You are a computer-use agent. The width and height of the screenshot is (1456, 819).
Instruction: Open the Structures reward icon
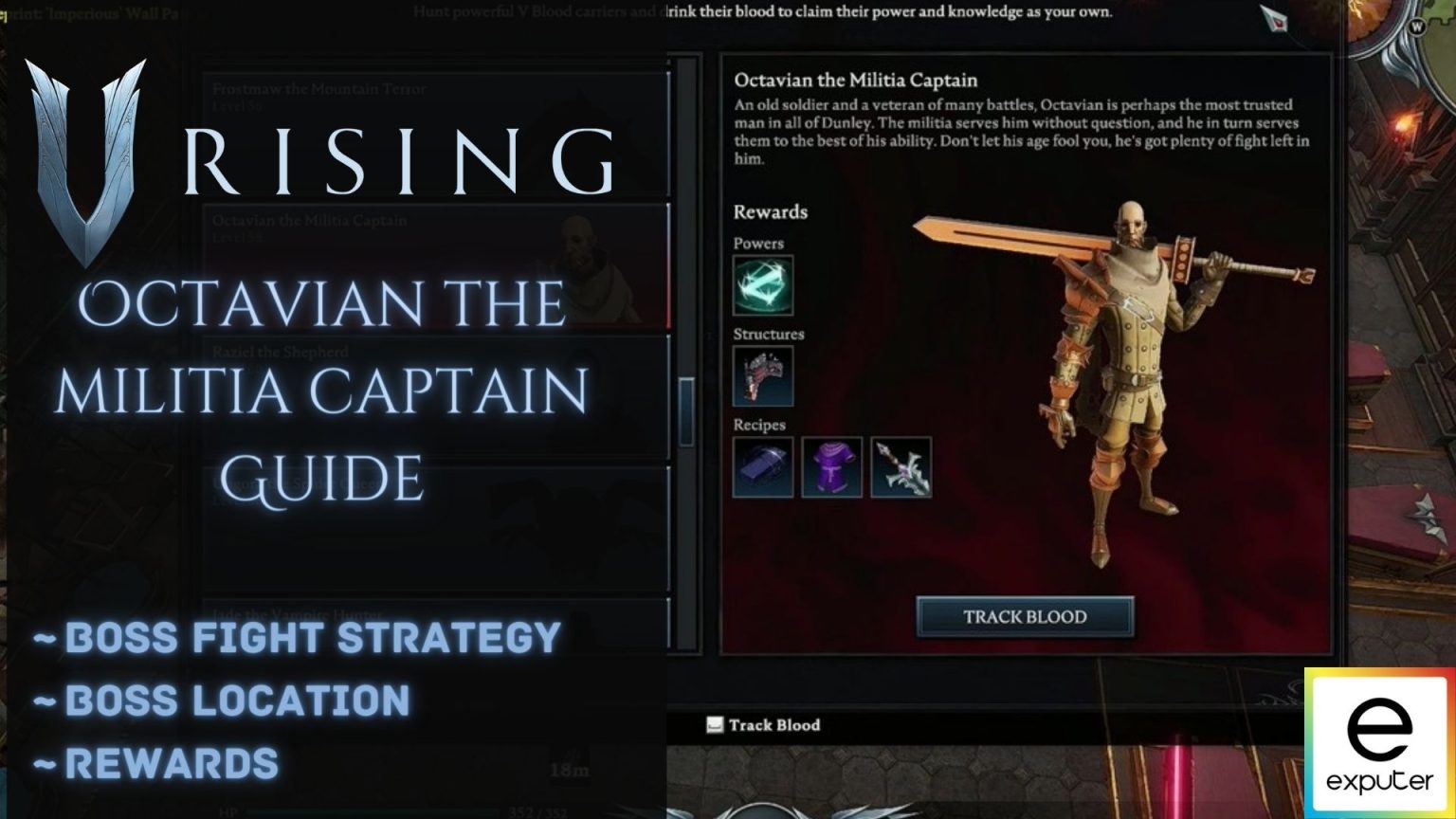click(x=763, y=376)
